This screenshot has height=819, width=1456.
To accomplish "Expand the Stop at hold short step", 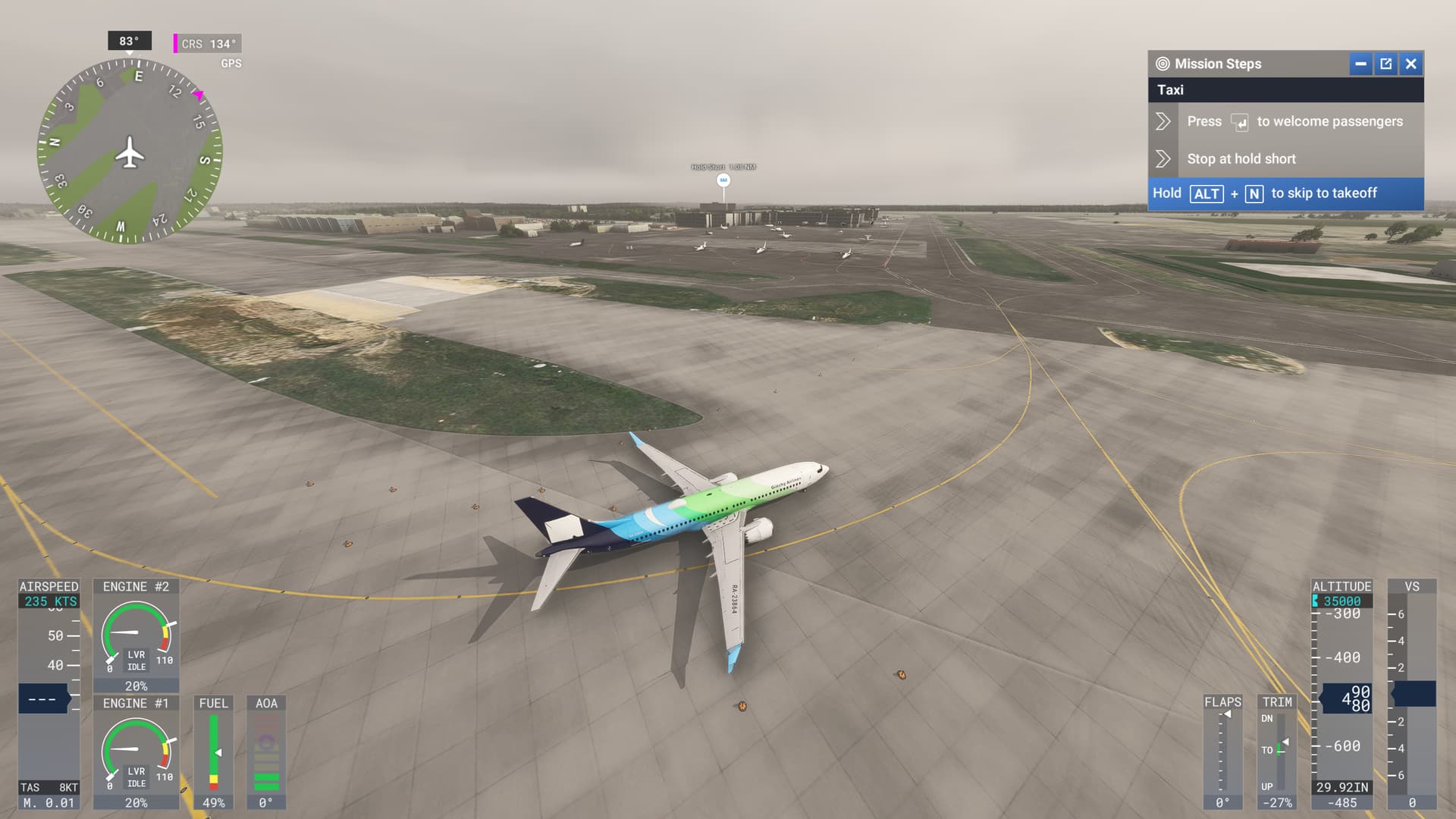I will click(x=1163, y=158).
